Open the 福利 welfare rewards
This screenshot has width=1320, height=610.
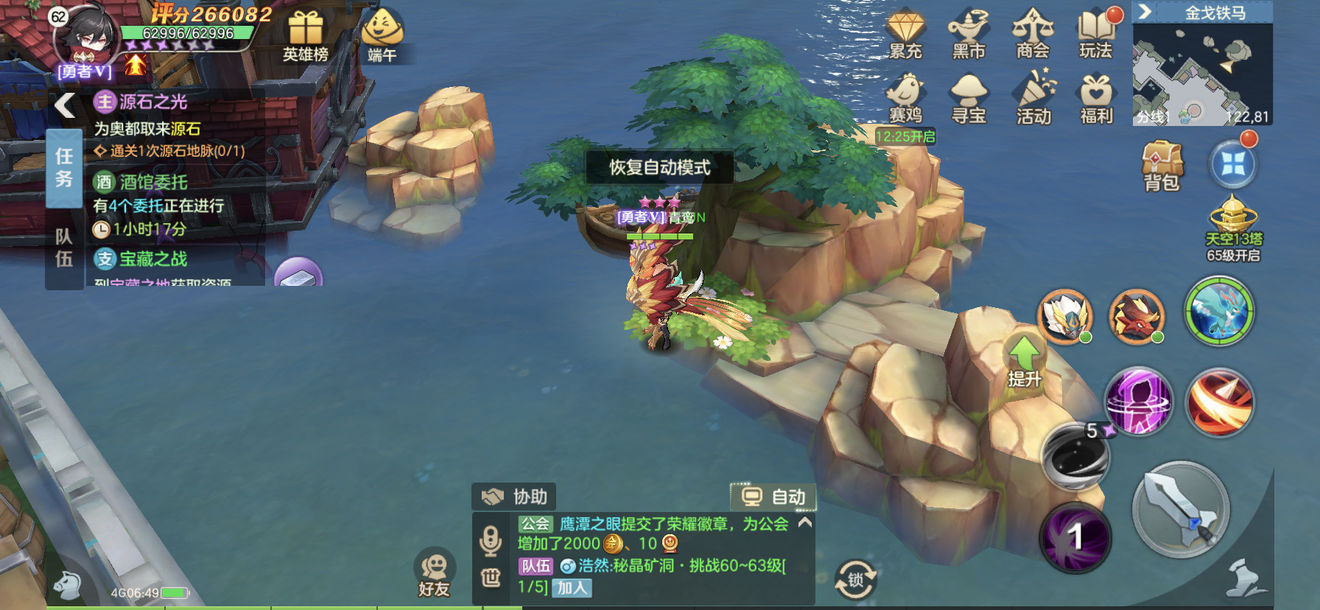1096,98
